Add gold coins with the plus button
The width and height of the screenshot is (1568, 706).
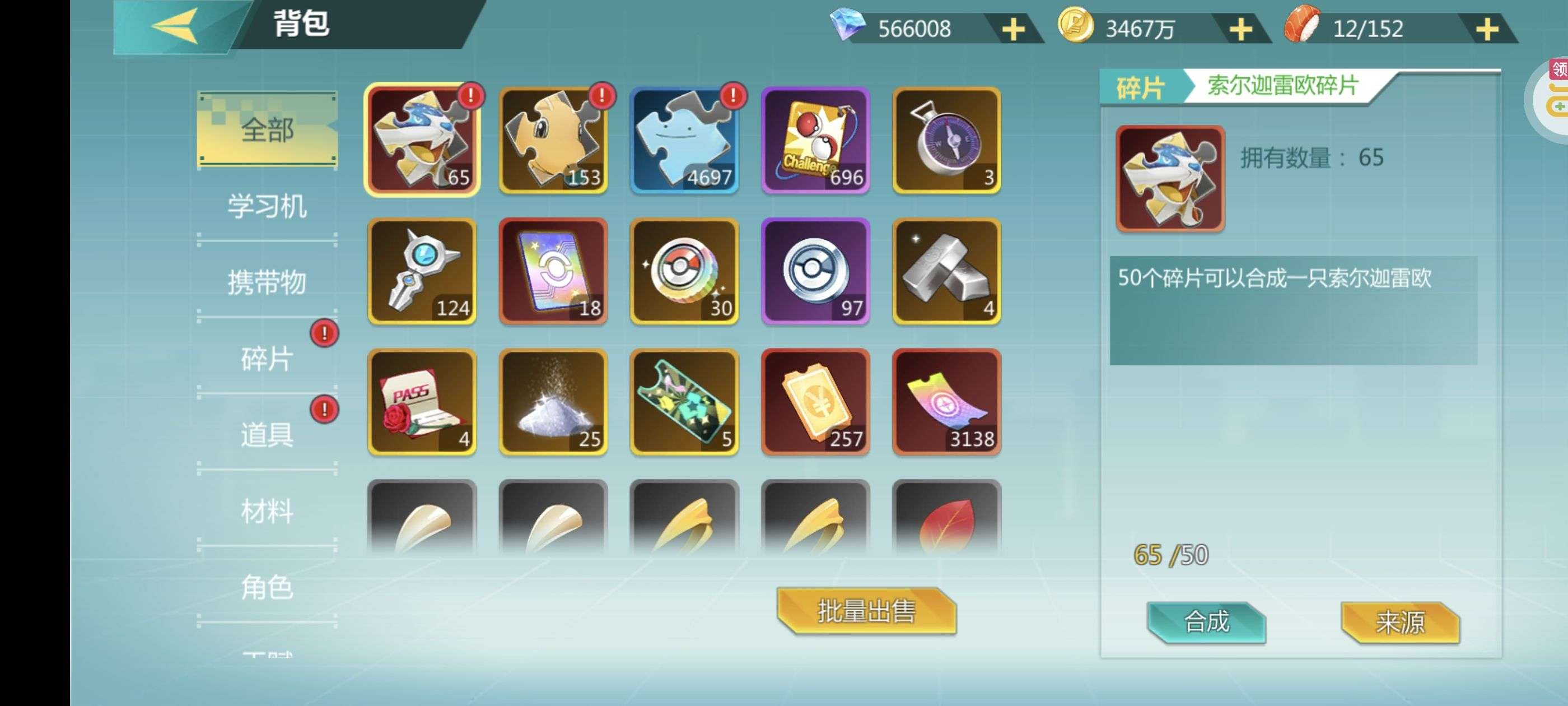click(x=1240, y=29)
